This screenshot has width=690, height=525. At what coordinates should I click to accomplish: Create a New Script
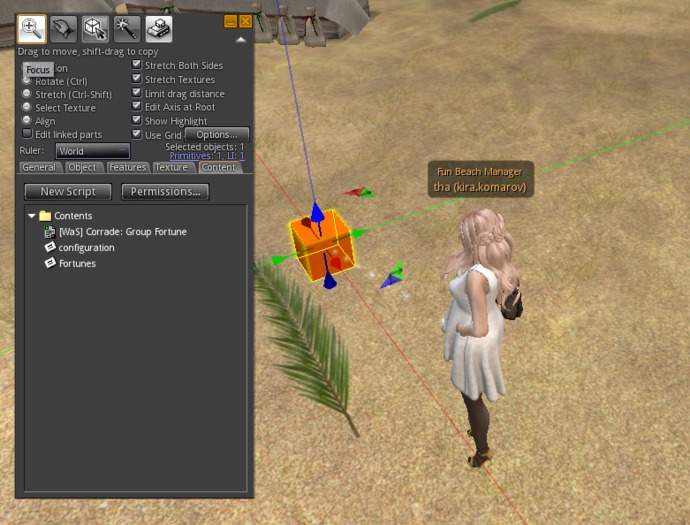68,191
